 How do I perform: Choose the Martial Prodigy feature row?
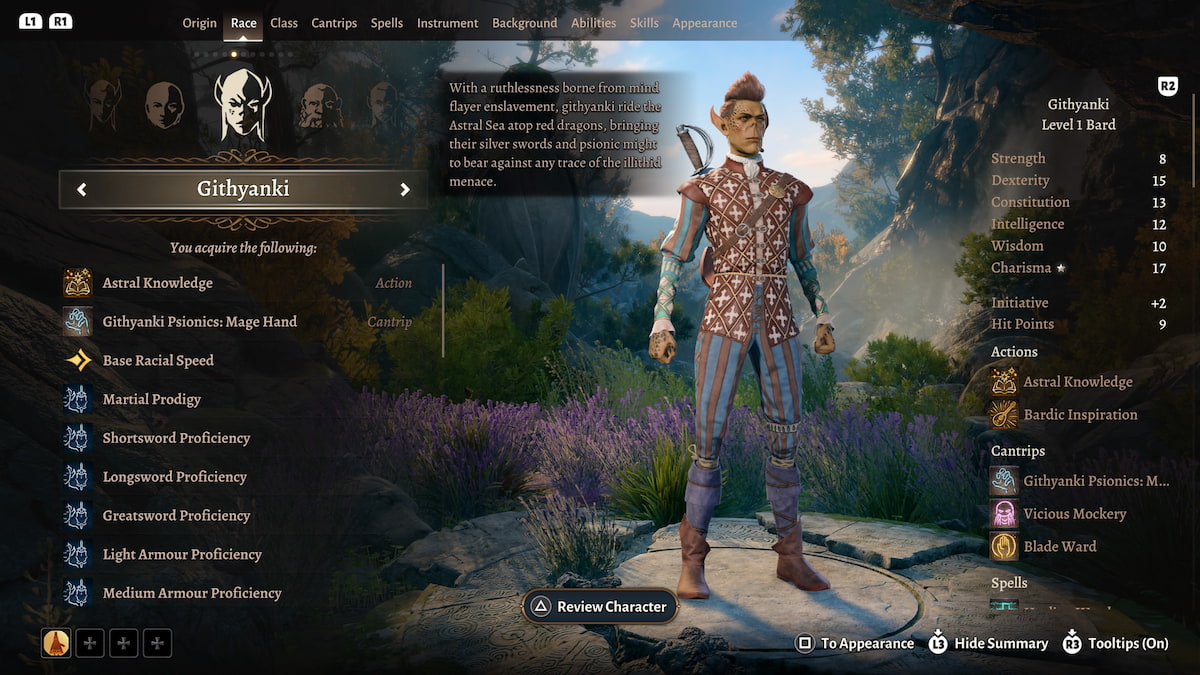(x=151, y=399)
